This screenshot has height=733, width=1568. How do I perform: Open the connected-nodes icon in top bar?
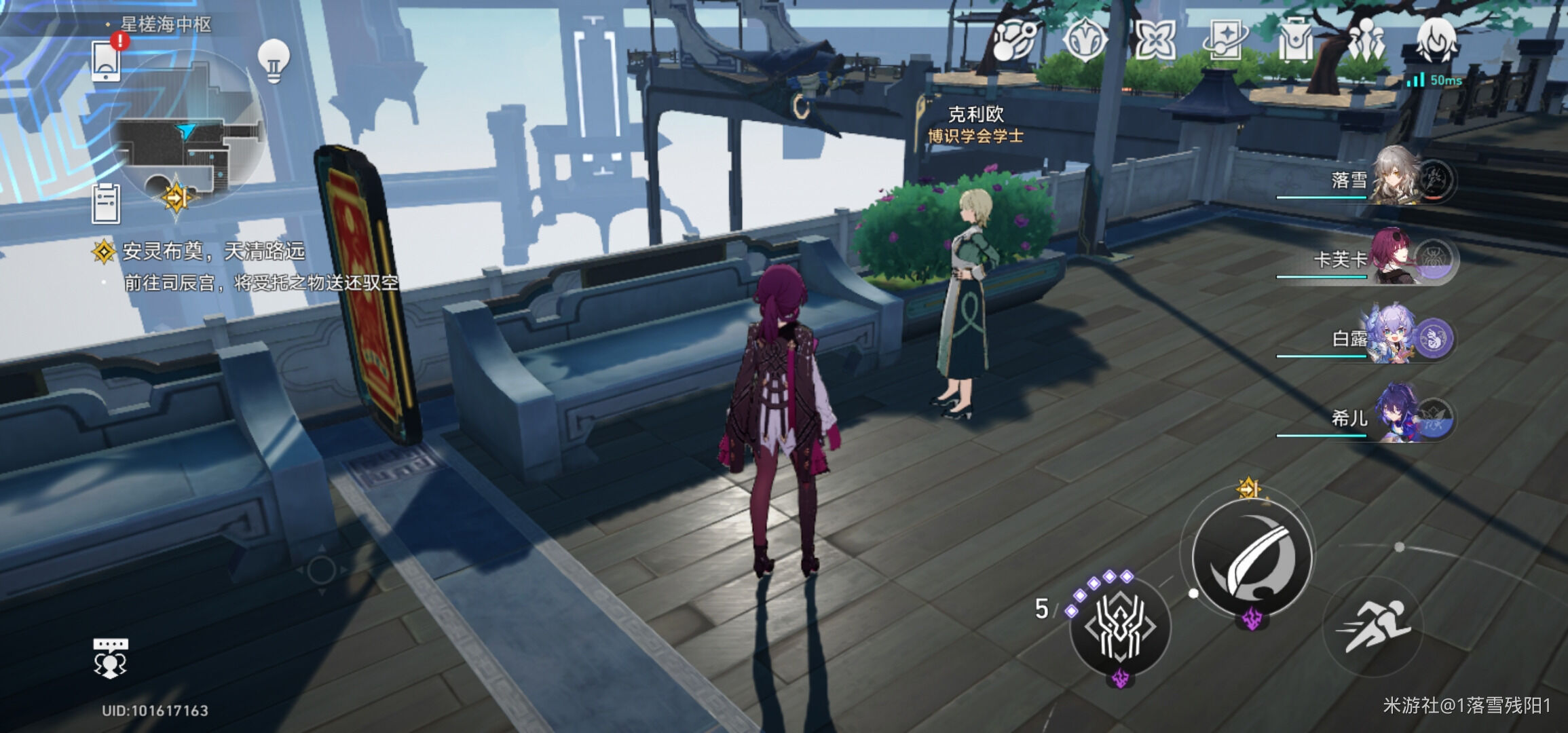[1015, 40]
